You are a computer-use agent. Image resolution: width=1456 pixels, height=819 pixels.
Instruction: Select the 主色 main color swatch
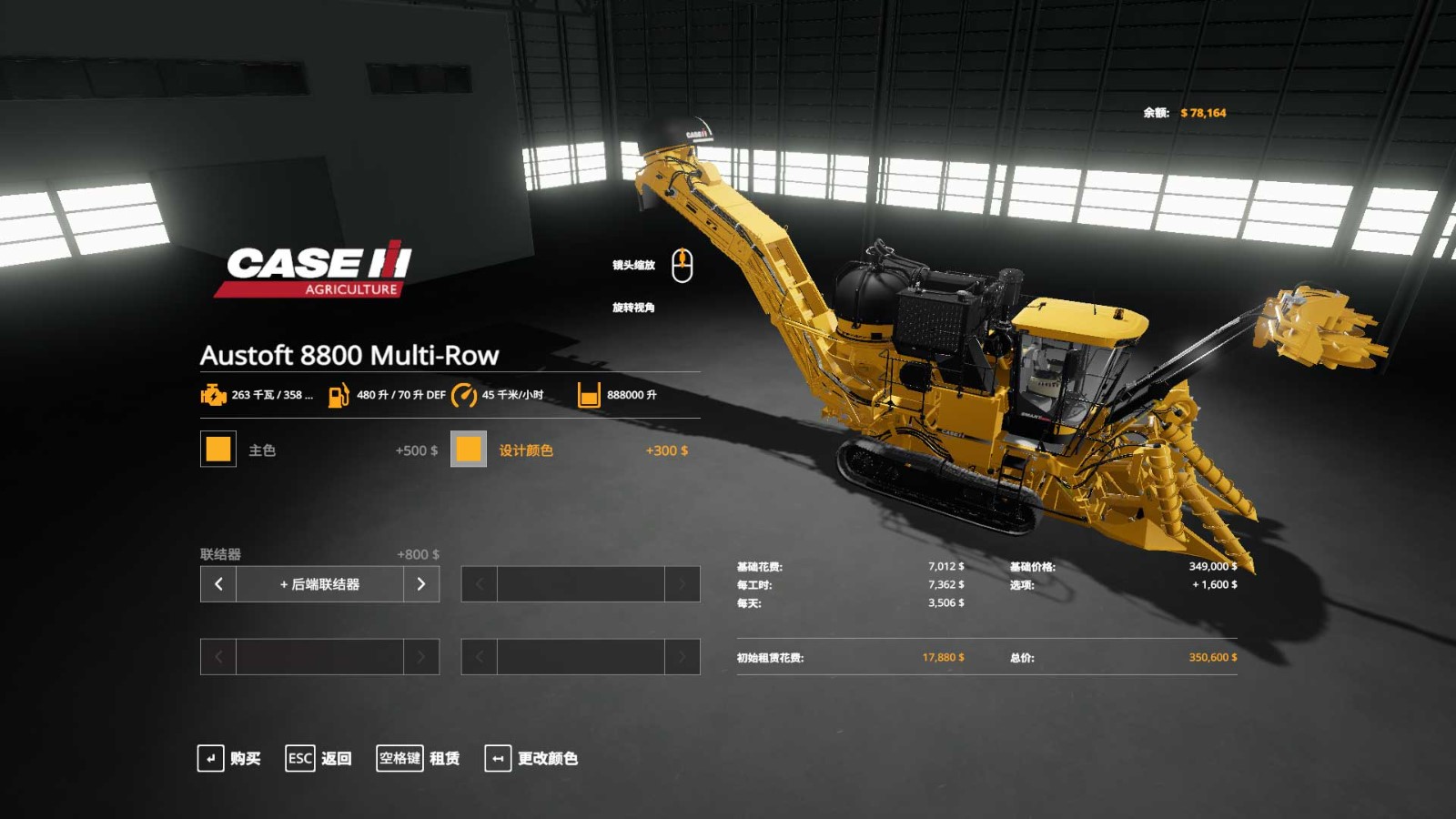(x=218, y=449)
